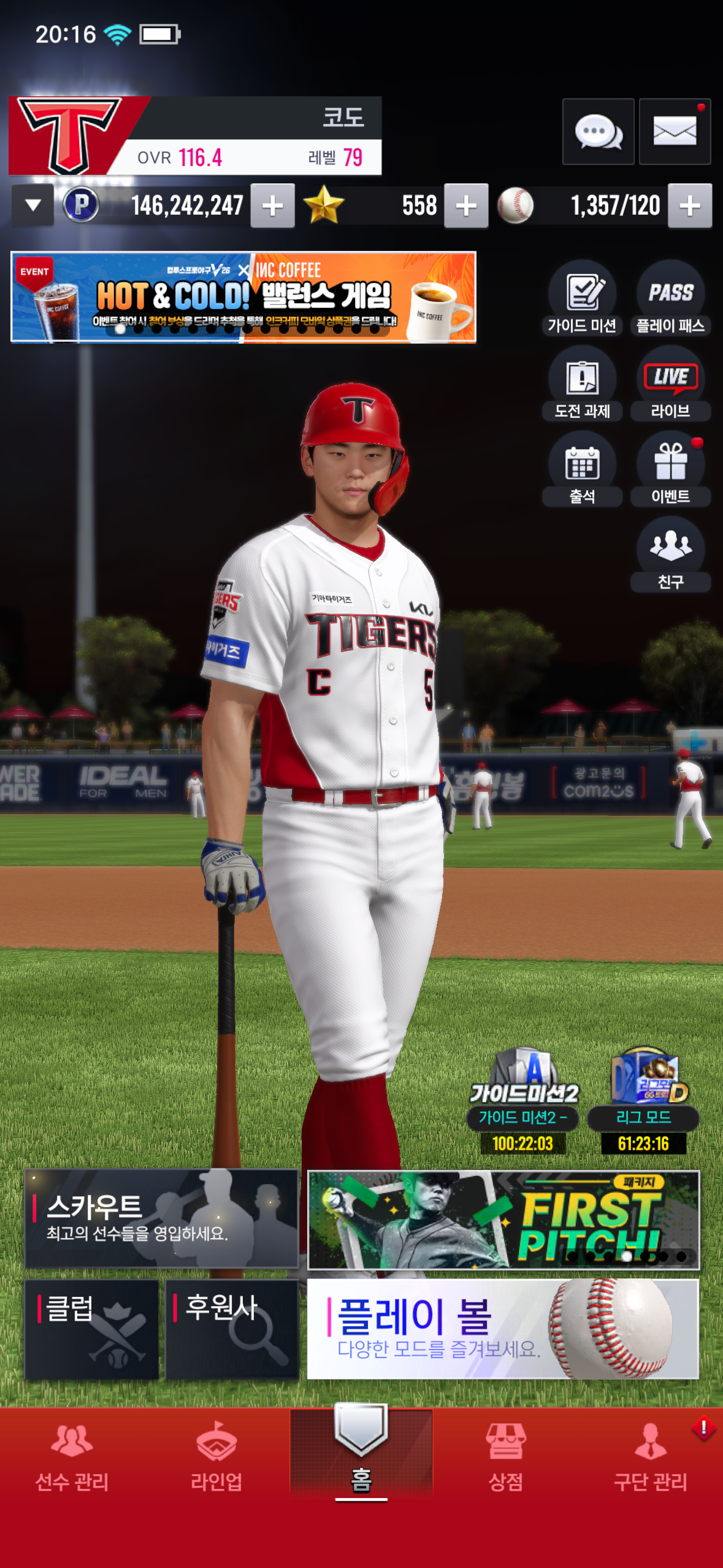Switch to the 라인업 lineup tab
Viewport: 723px width, 1568px height.
(216, 1458)
